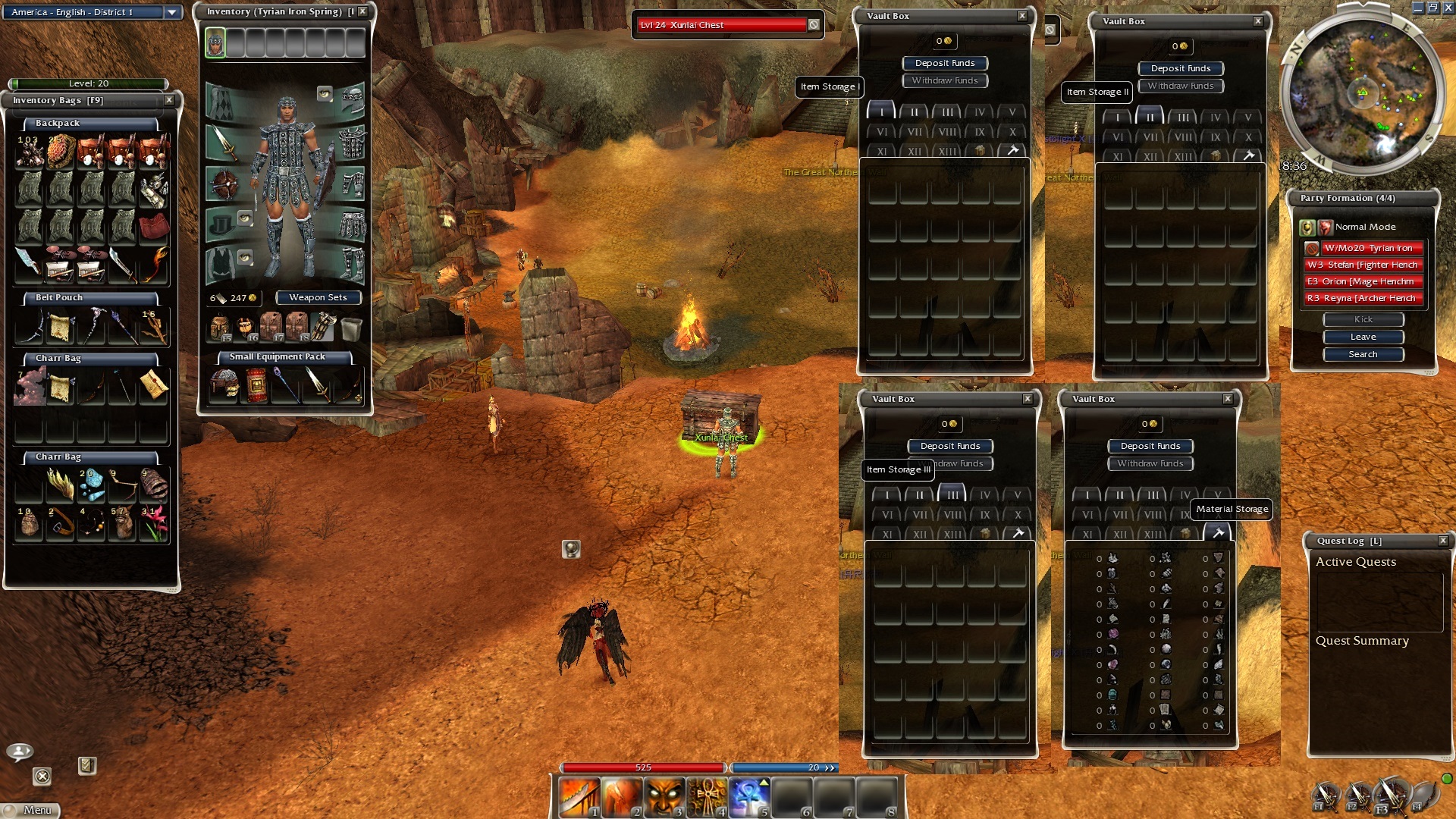This screenshot has height=819, width=1456.
Task: Activate the flaming sword skill in slot 1
Action: (x=579, y=797)
